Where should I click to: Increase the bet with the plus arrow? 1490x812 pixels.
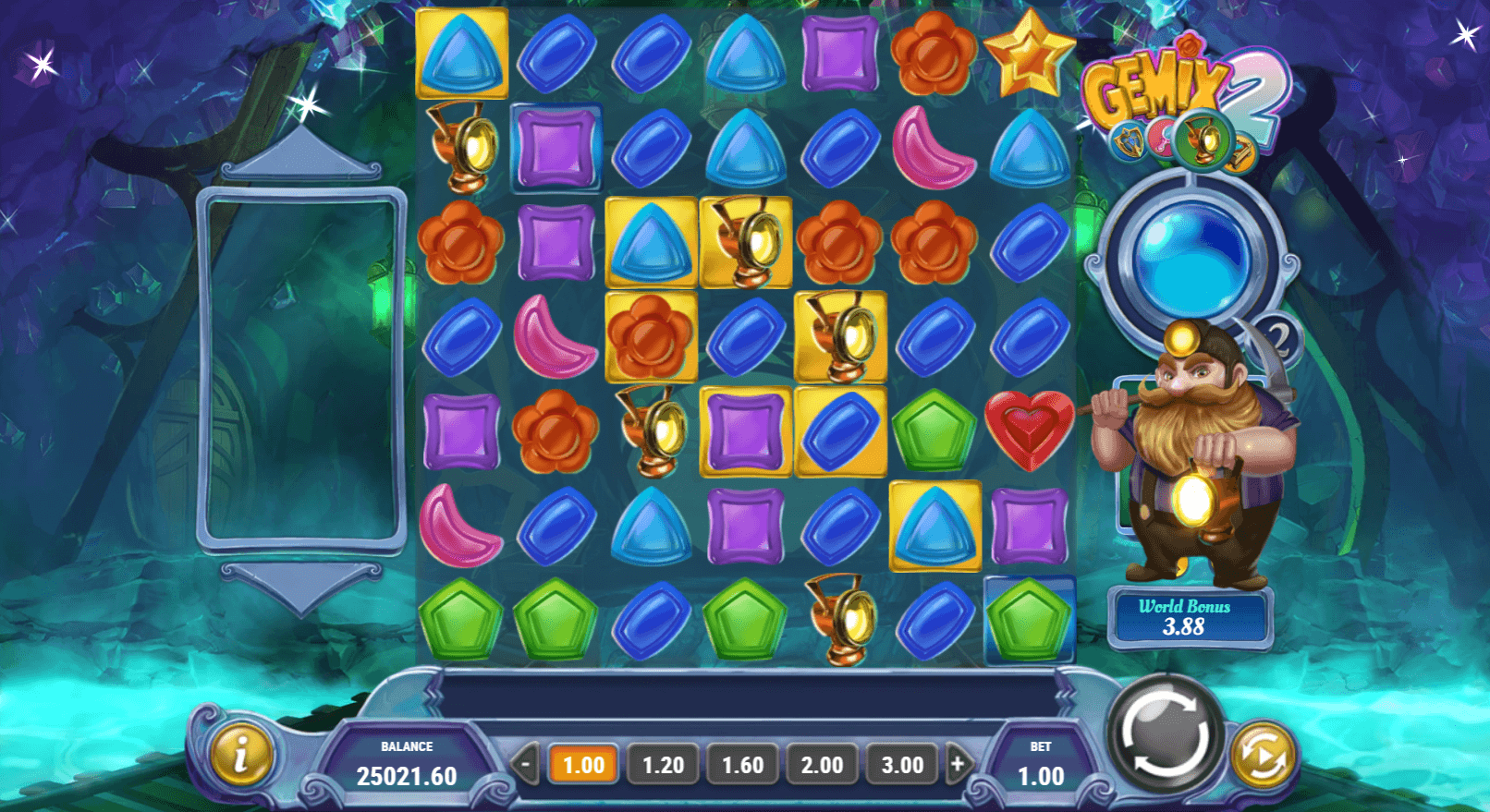958,764
